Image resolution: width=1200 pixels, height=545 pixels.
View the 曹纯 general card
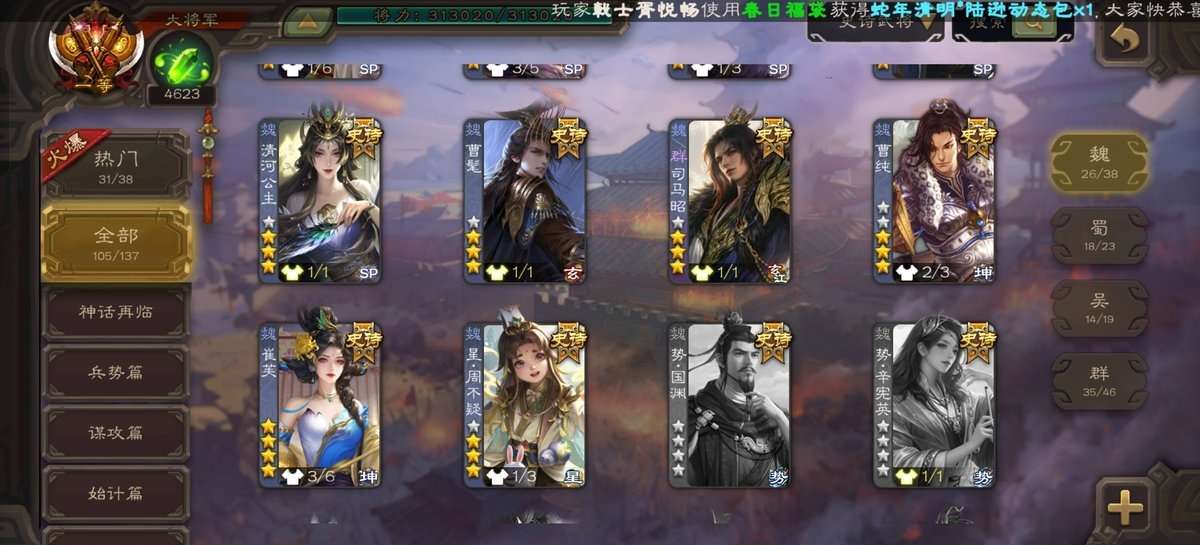[x=934, y=200]
